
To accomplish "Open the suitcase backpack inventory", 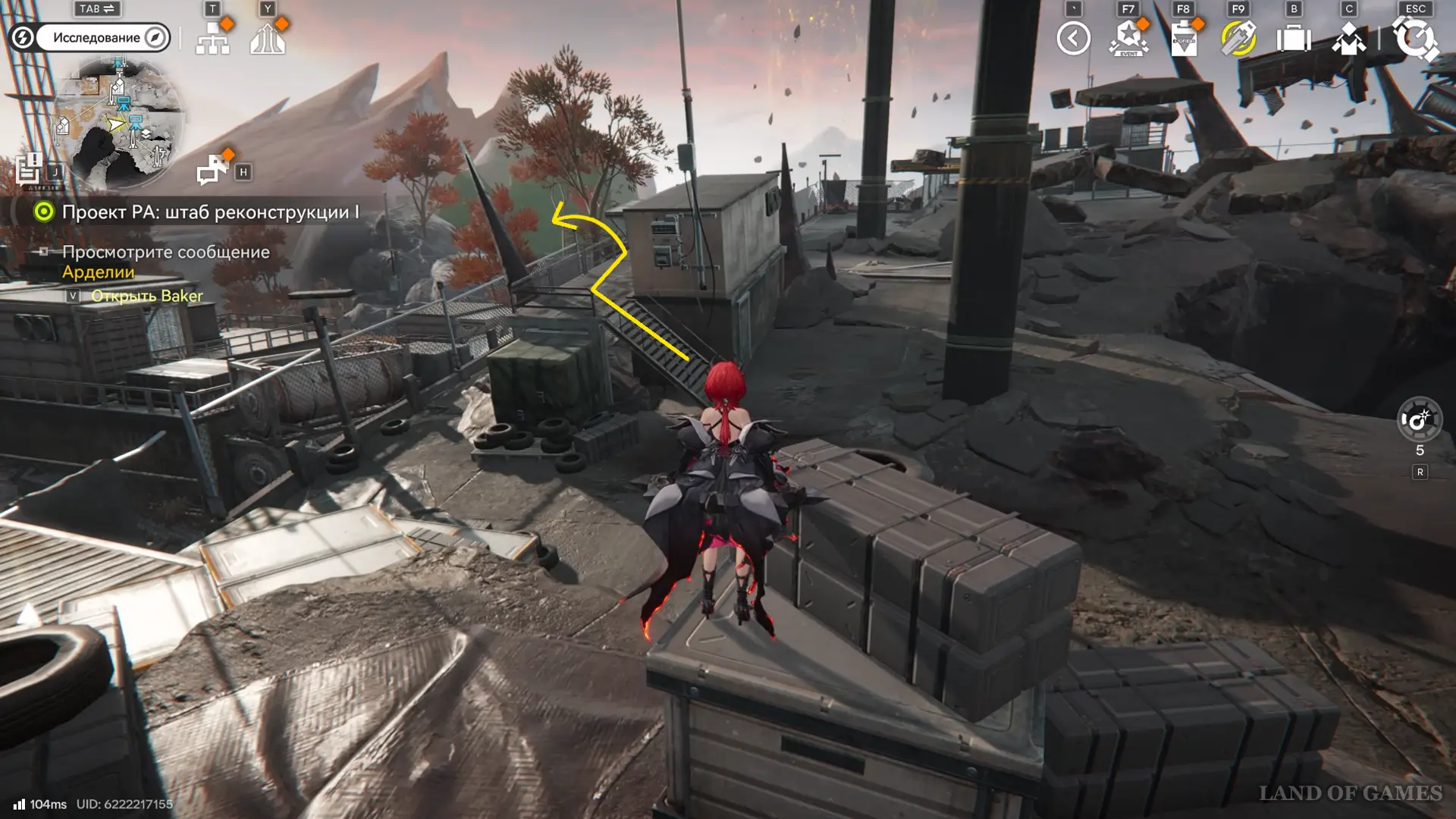I will 1294,39.
